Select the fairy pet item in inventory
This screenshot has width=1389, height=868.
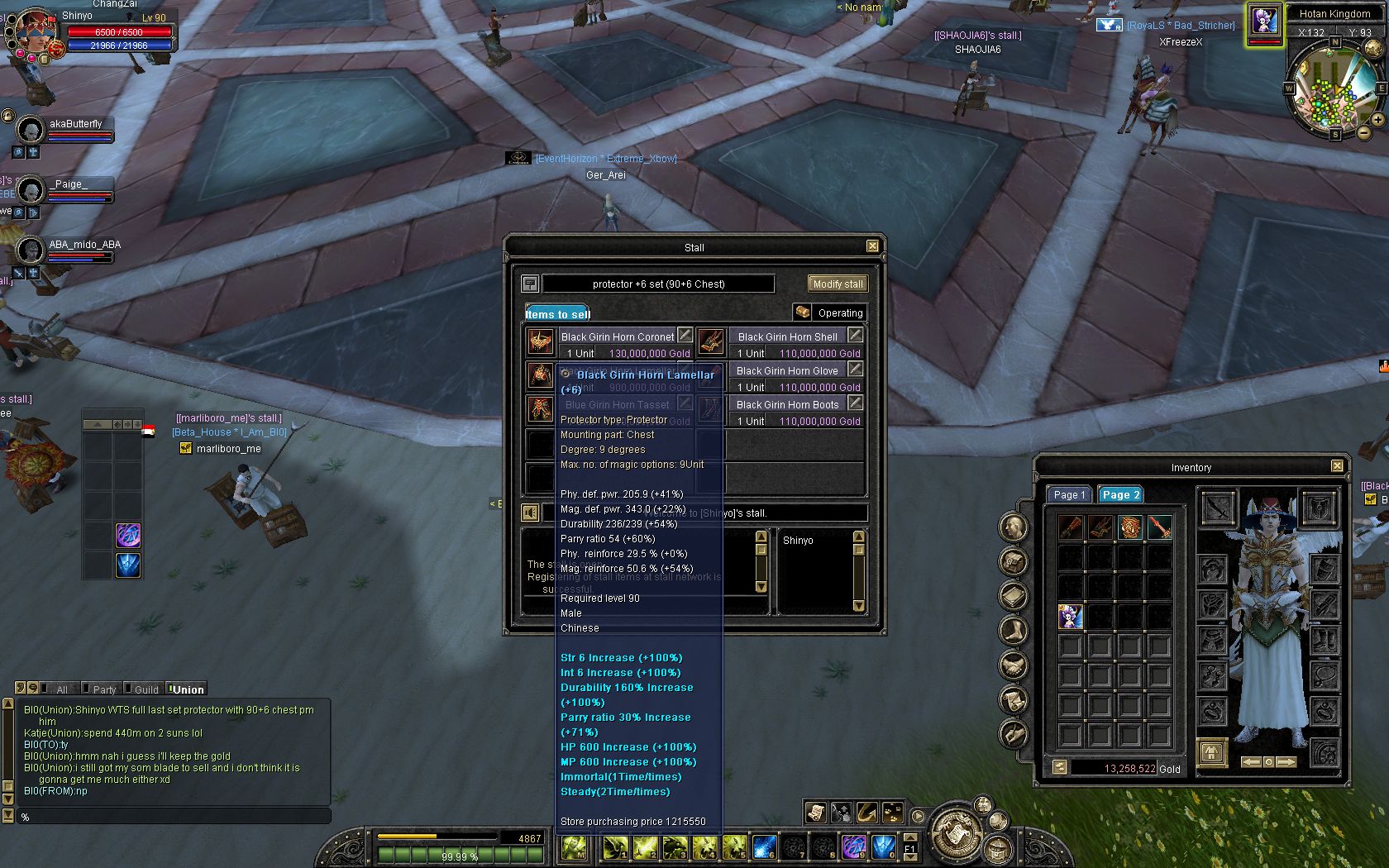(1071, 616)
